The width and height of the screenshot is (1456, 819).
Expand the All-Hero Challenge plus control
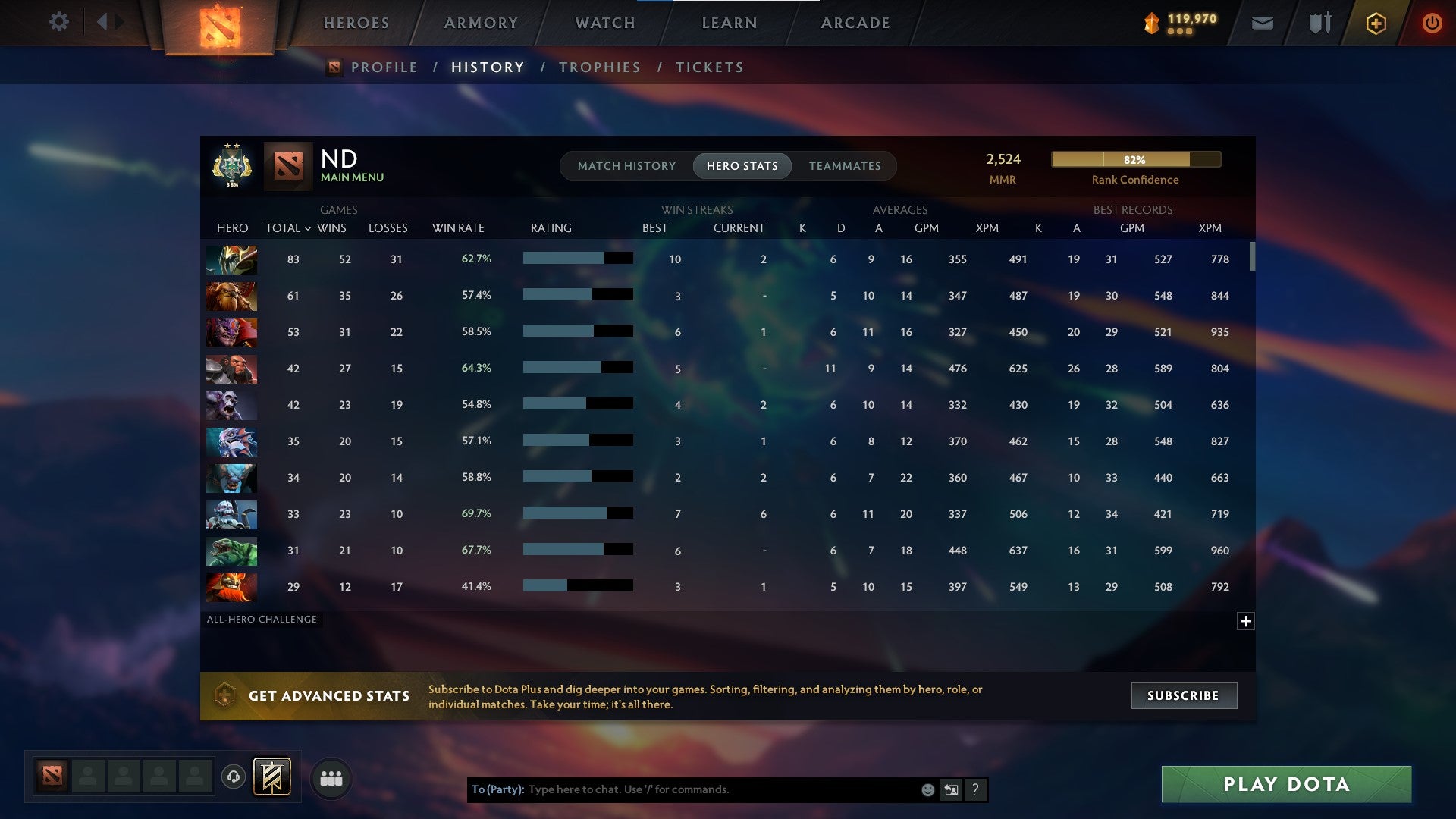pyautogui.click(x=1246, y=621)
